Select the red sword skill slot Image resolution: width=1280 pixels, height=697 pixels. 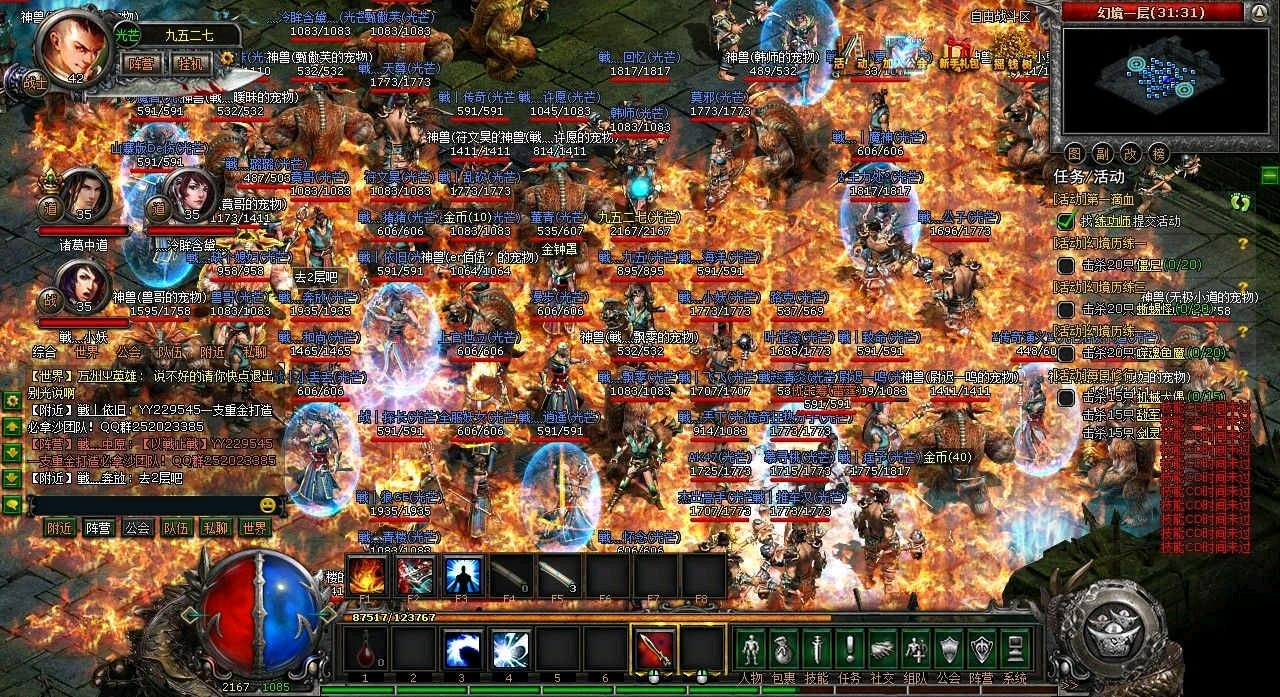coord(655,648)
